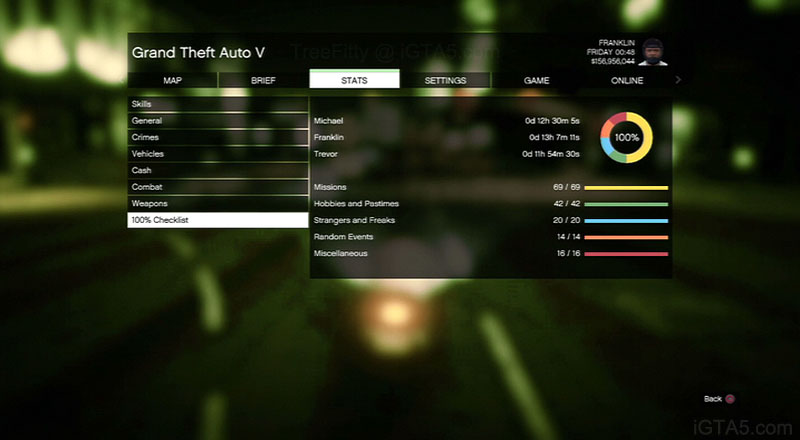Viewport: 800px width, 440px height.
Task: Select the Hobbies and Pastimes row
Action: coord(490,204)
